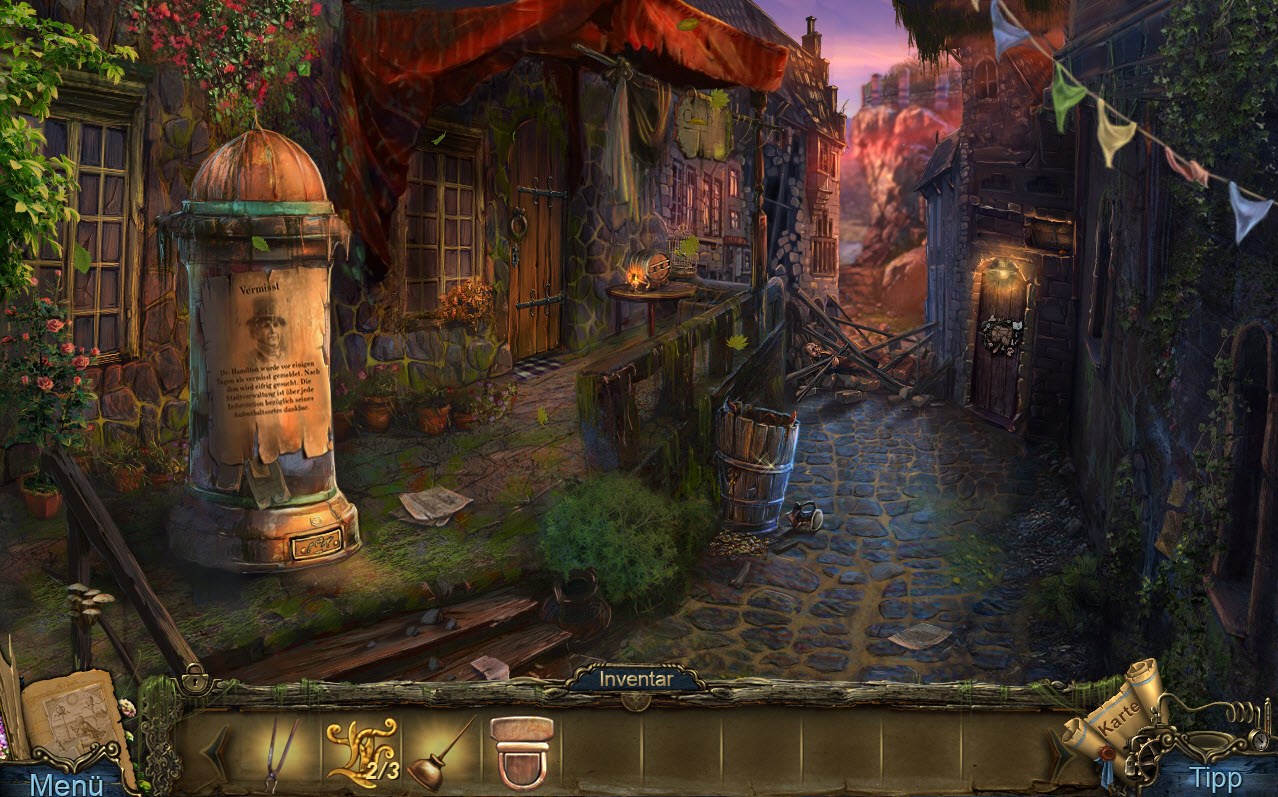Click the inventory left scroll arrow
Screen dimensions: 1278x797
click(x=216, y=753)
